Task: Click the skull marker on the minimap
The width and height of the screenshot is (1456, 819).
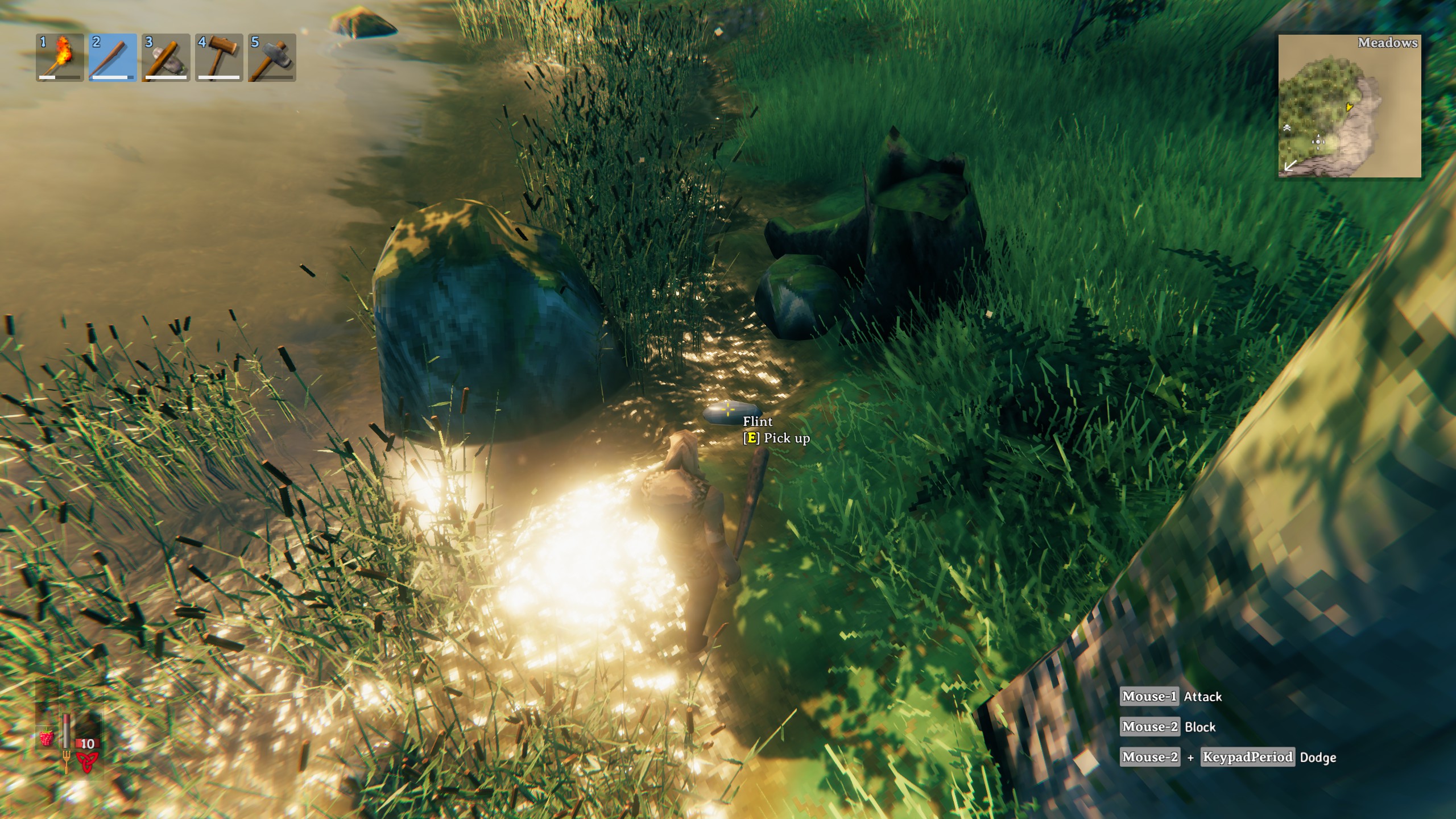Action: click(1287, 128)
